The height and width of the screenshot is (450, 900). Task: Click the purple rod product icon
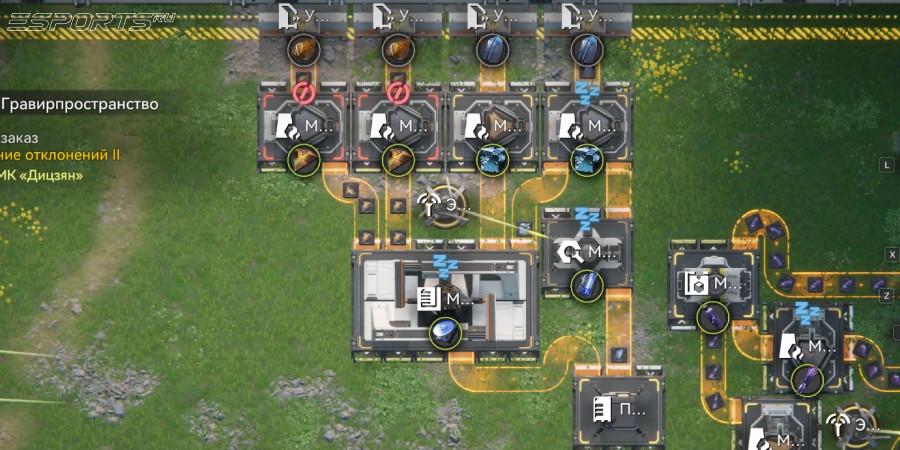point(807,378)
